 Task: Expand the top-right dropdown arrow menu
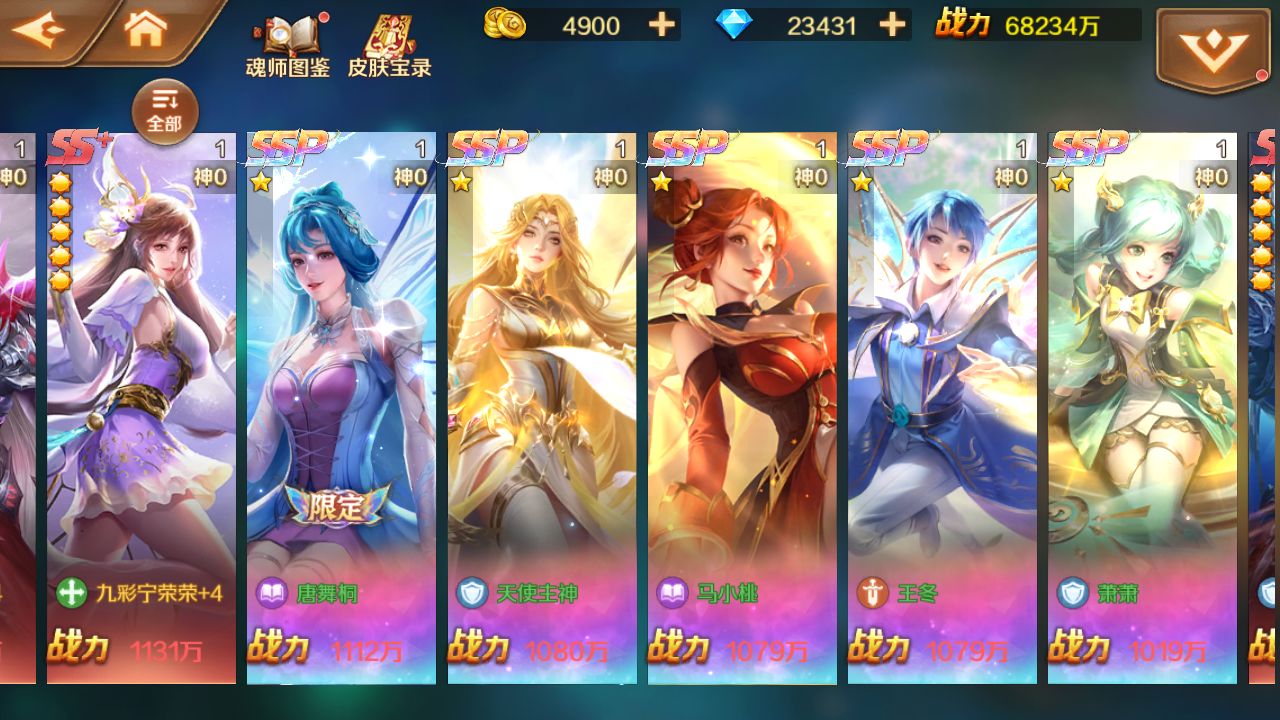pyautogui.click(x=1212, y=48)
